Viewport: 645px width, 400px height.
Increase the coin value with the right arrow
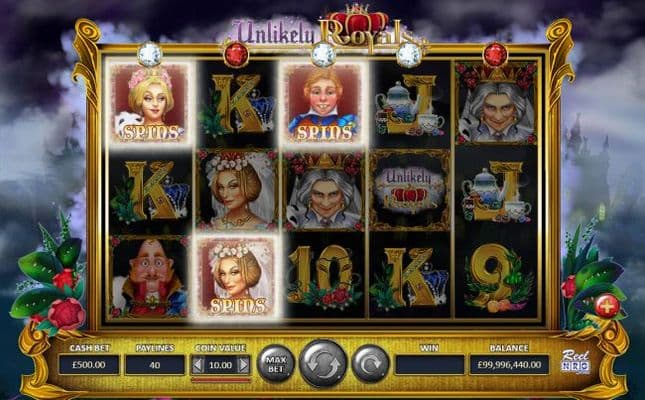point(243,365)
